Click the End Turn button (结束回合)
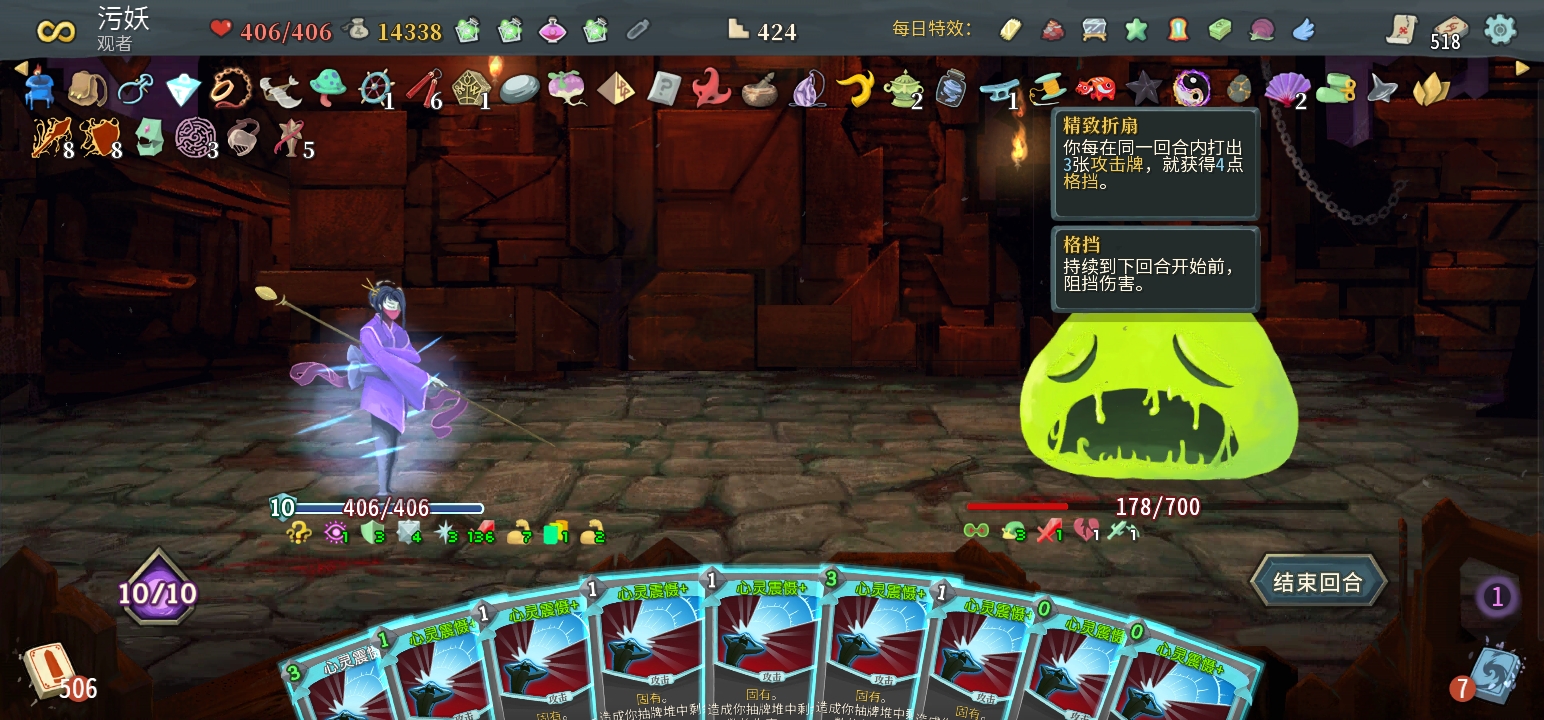The image size is (1544, 720). click(1318, 582)
